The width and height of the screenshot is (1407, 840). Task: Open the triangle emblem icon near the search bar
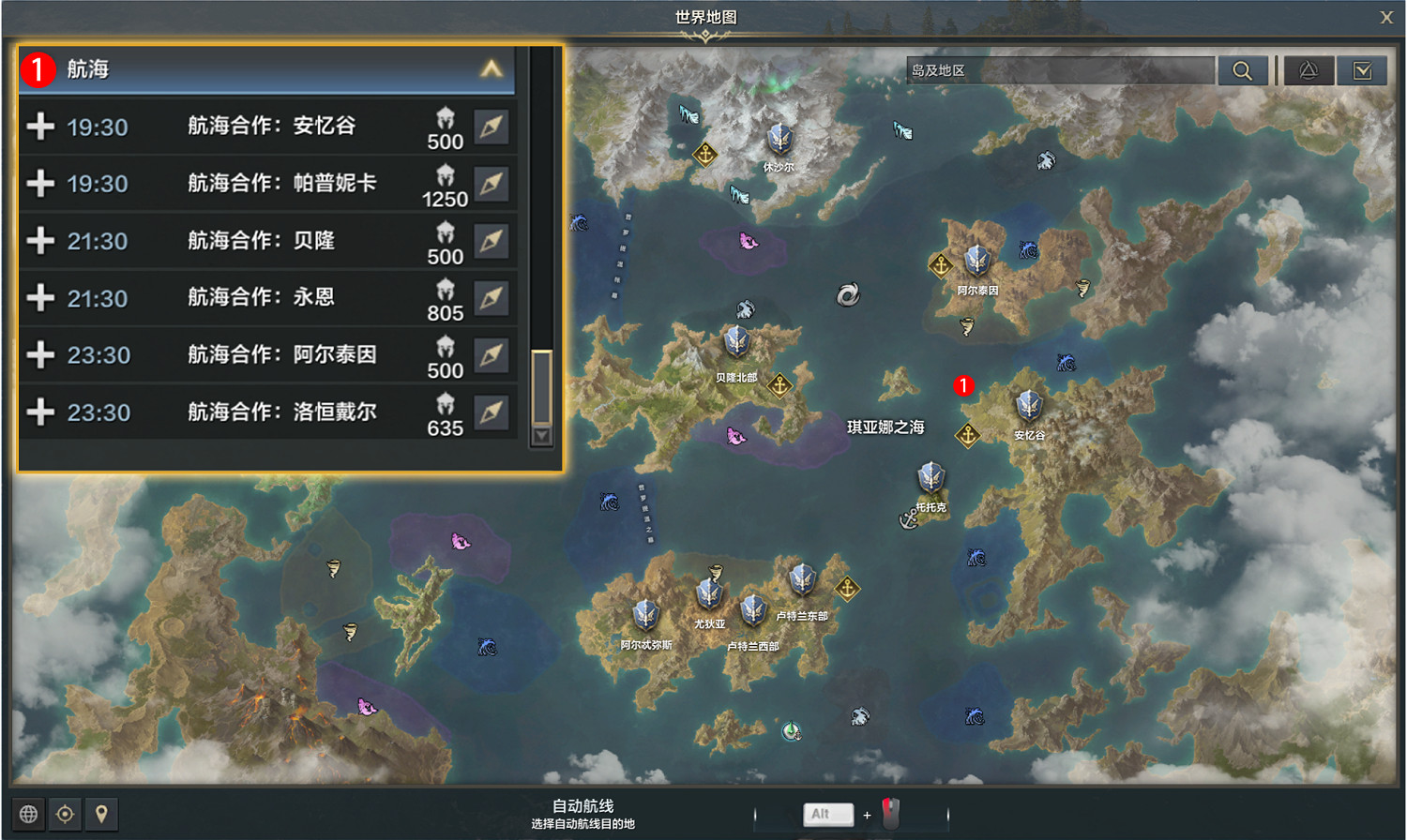(x=1309, y=70)
